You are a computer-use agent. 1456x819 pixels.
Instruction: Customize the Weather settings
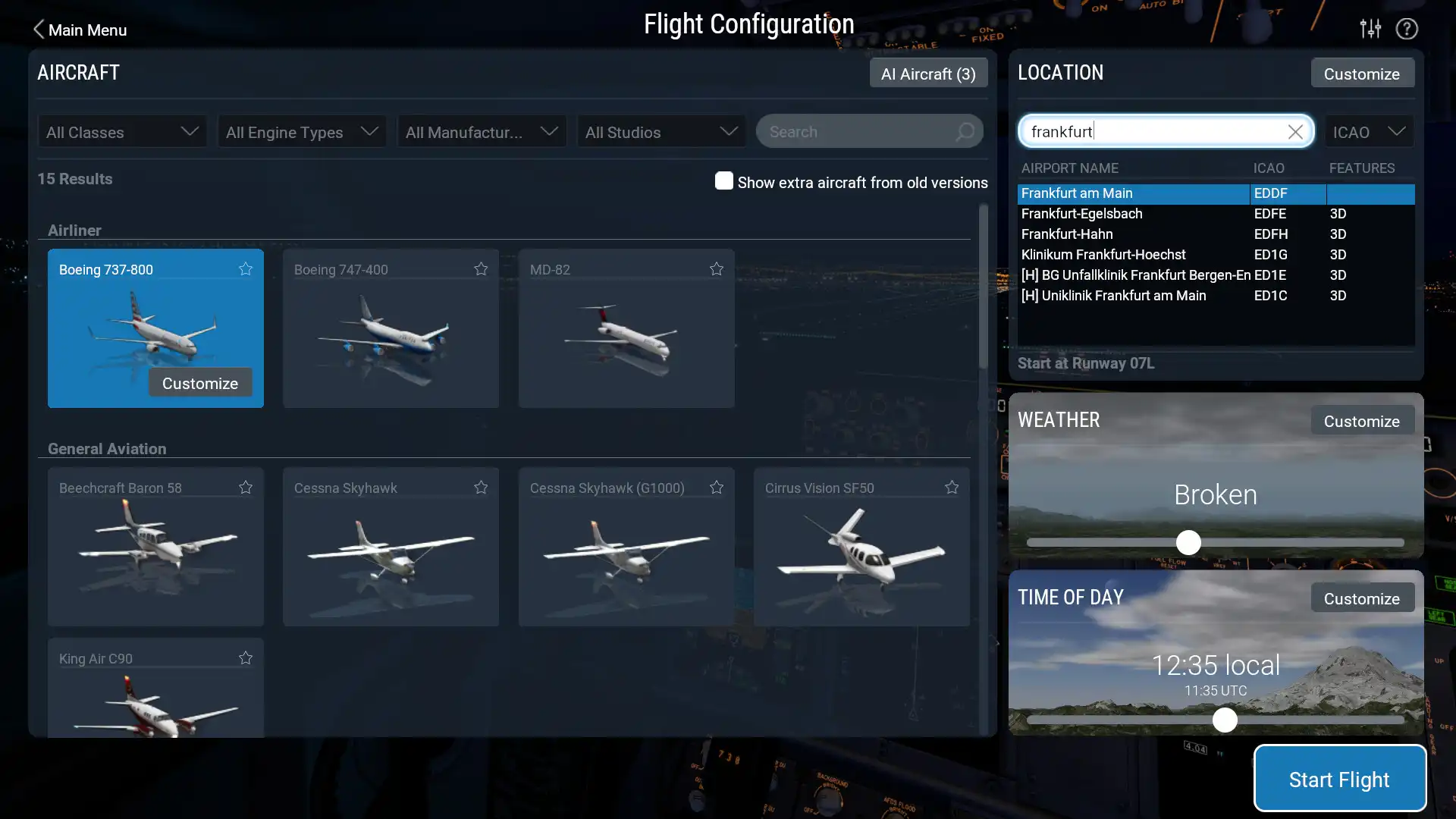tap(1361, 420)
